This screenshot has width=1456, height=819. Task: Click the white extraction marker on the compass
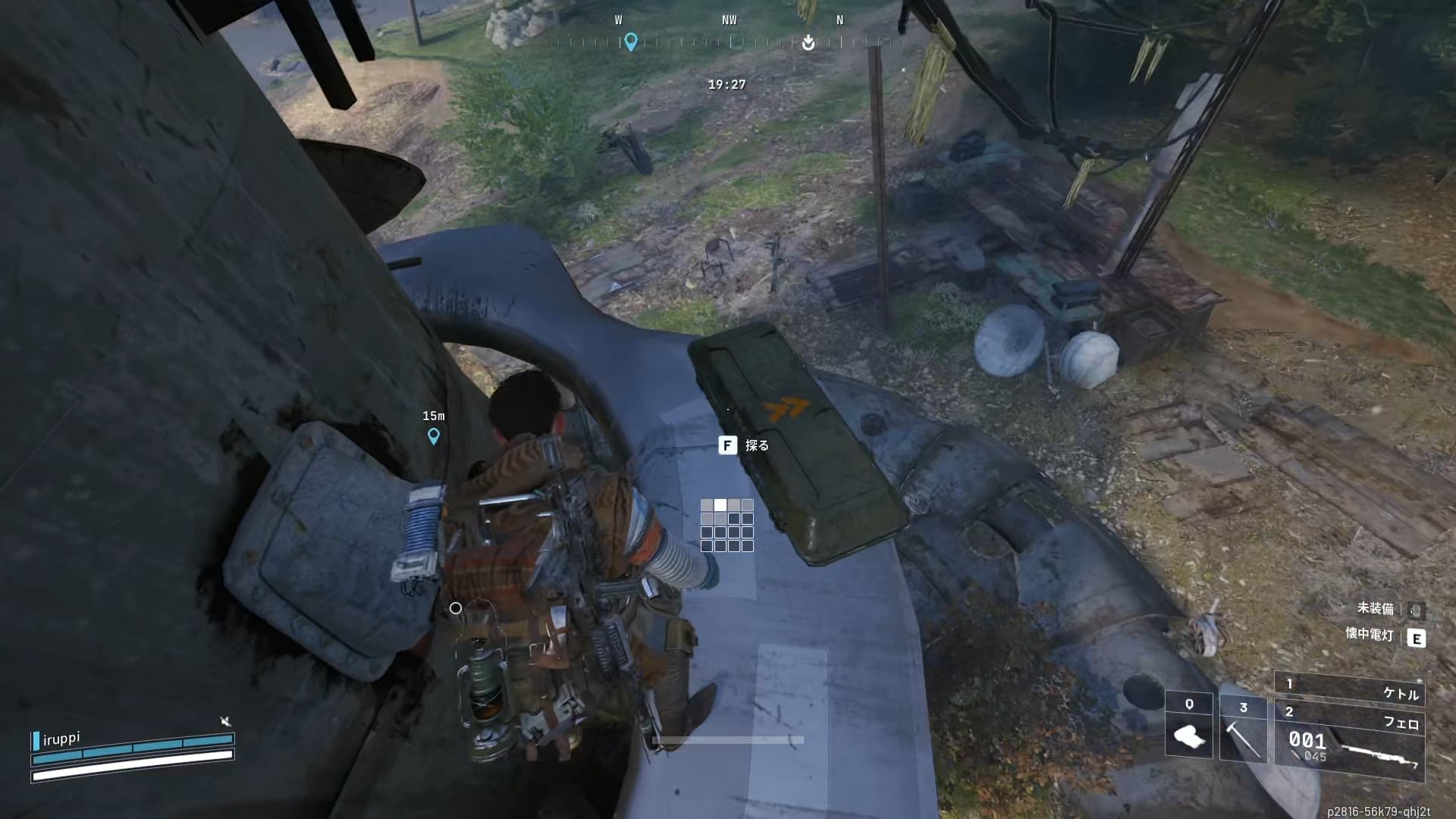point(808,42)
